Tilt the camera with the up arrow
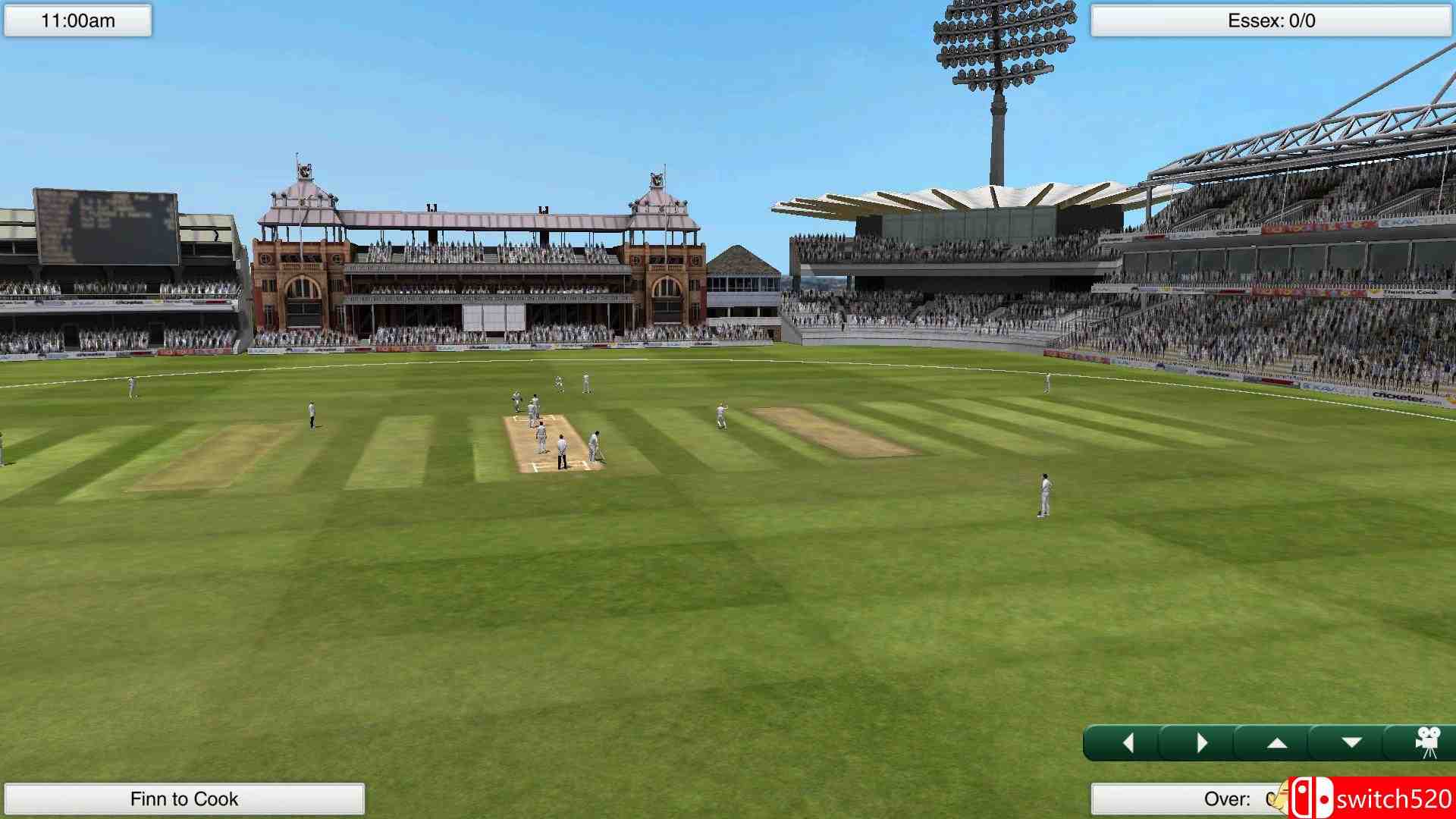The width and height of the screenshot is (1456, 819). (x=1276, y=743)
